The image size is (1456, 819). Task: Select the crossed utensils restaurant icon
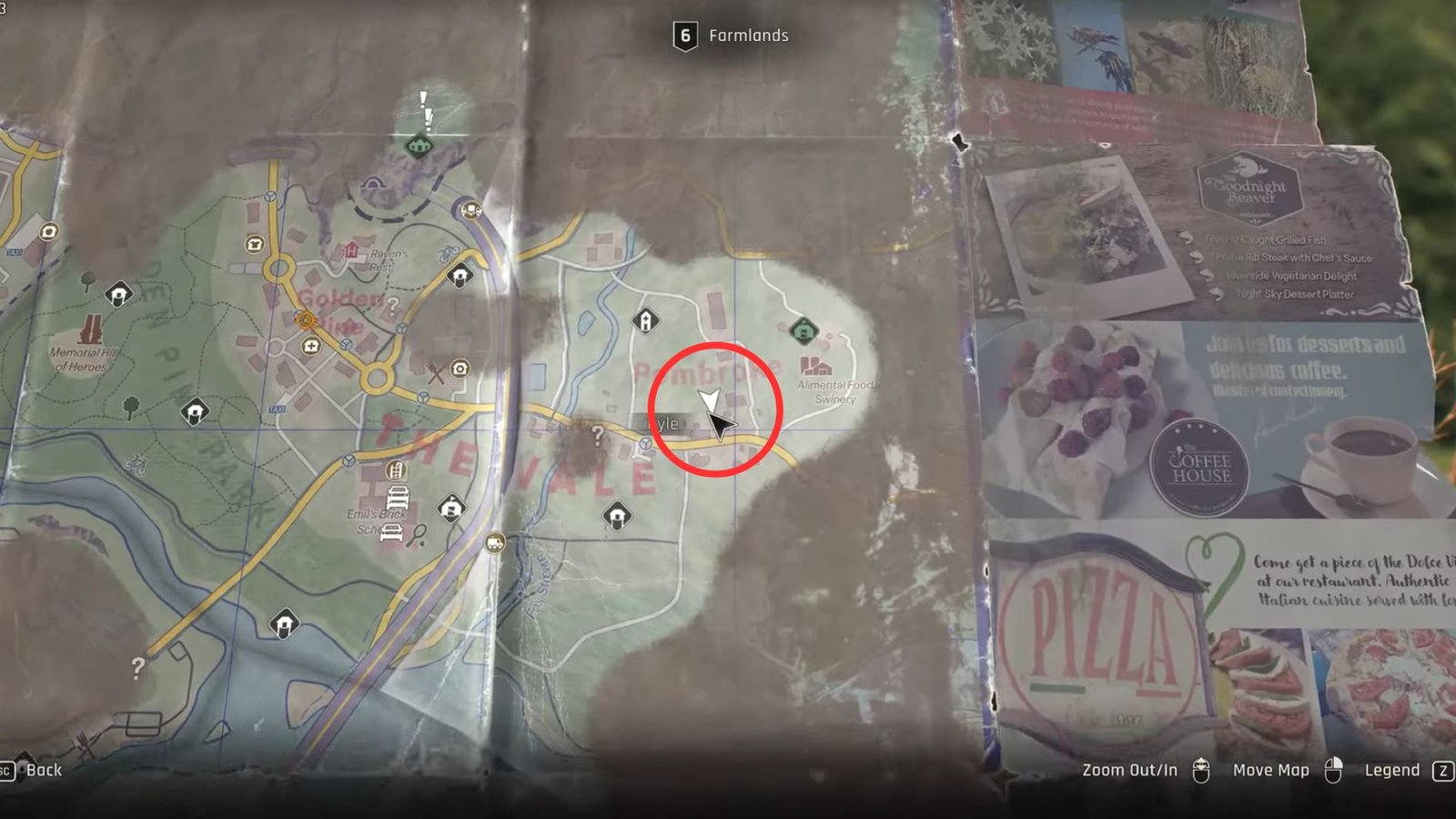coord(437,371)
